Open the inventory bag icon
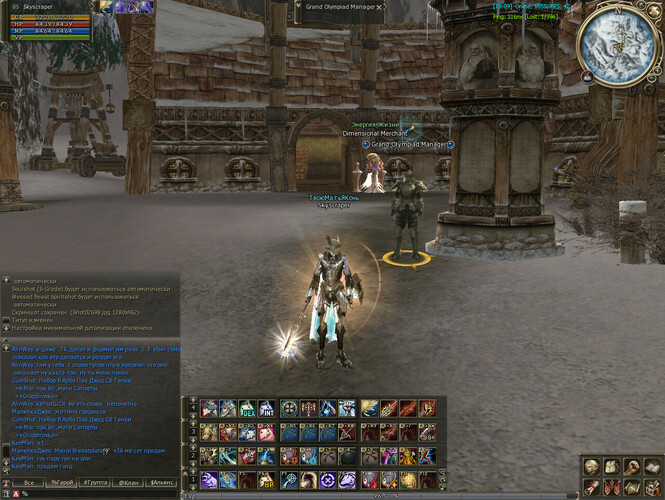 (611, 467)
